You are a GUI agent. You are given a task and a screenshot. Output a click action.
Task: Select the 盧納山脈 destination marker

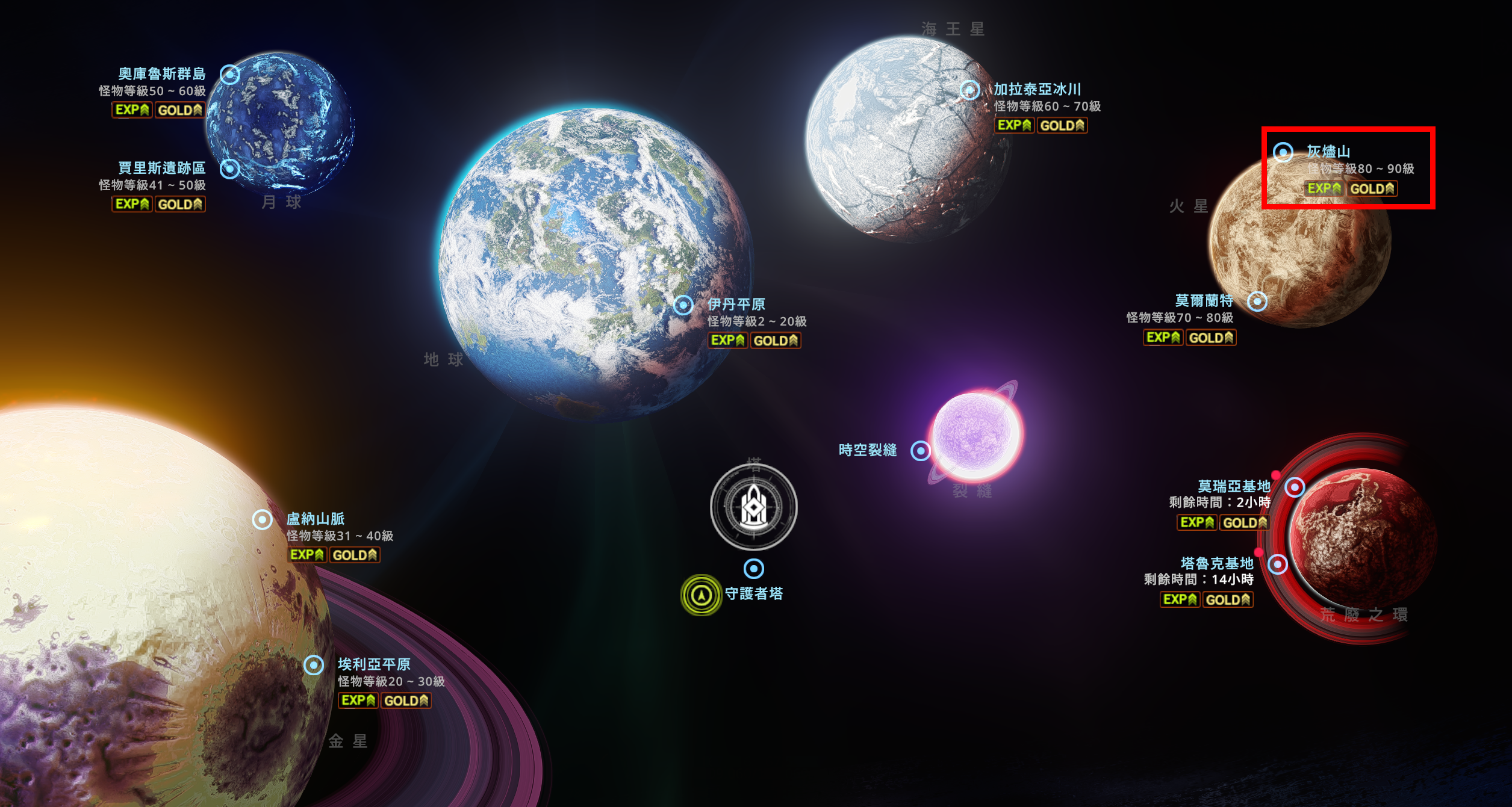[263, 519]
